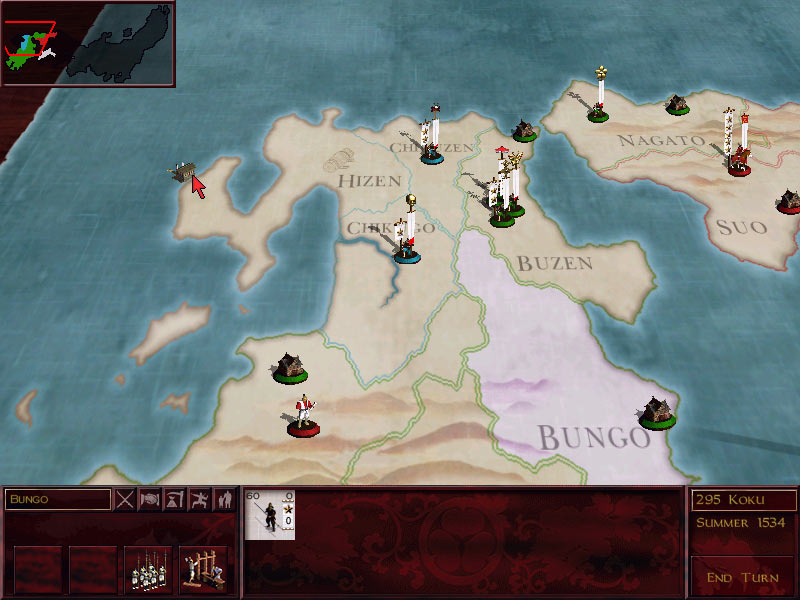Select the spearmen troop training slot
The width and height of the screenshot is (800, 600).
148,569
